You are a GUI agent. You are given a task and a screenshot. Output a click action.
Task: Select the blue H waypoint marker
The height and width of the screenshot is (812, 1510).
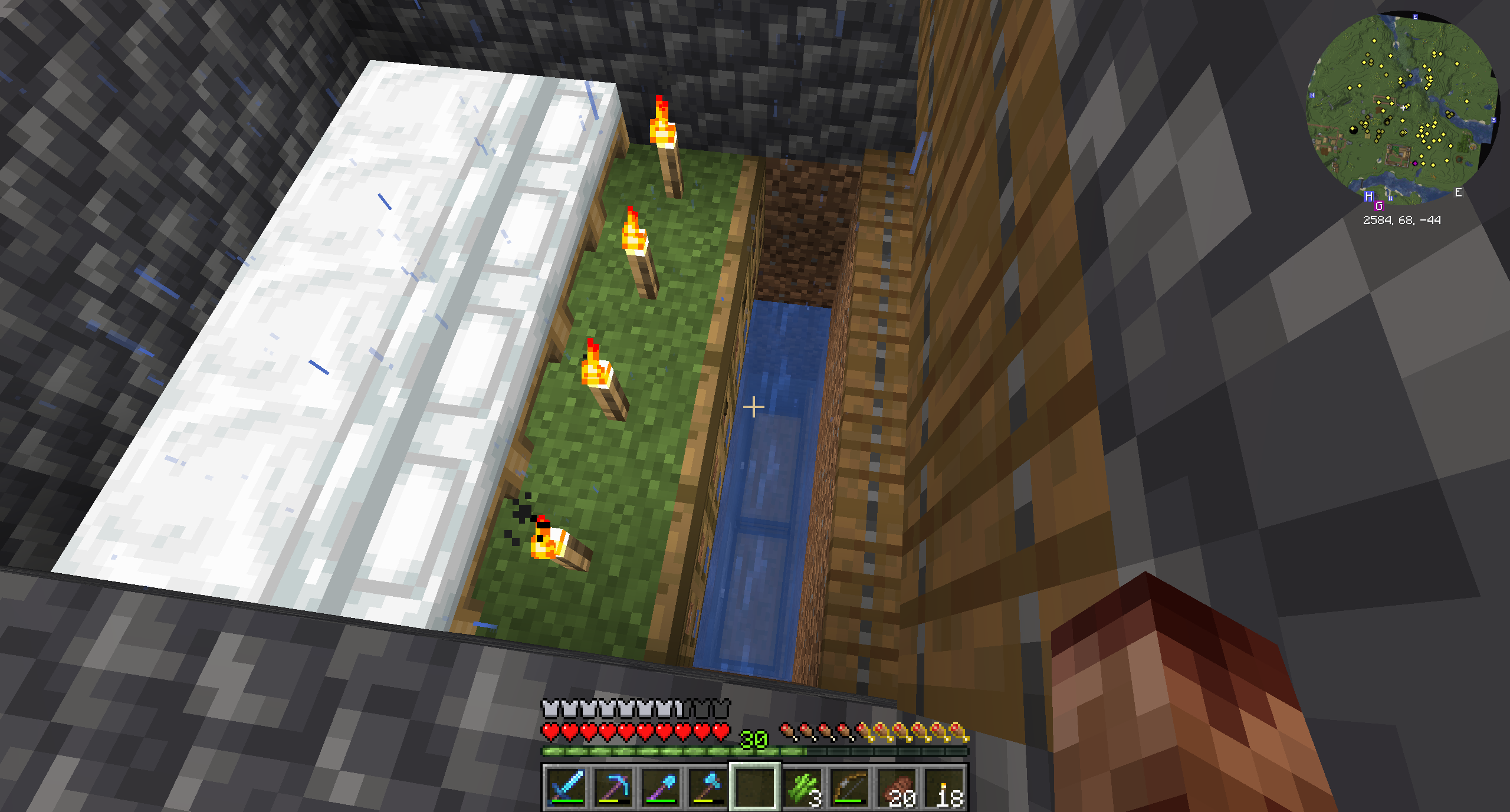pyautogui.click(x=1368, y=196)
